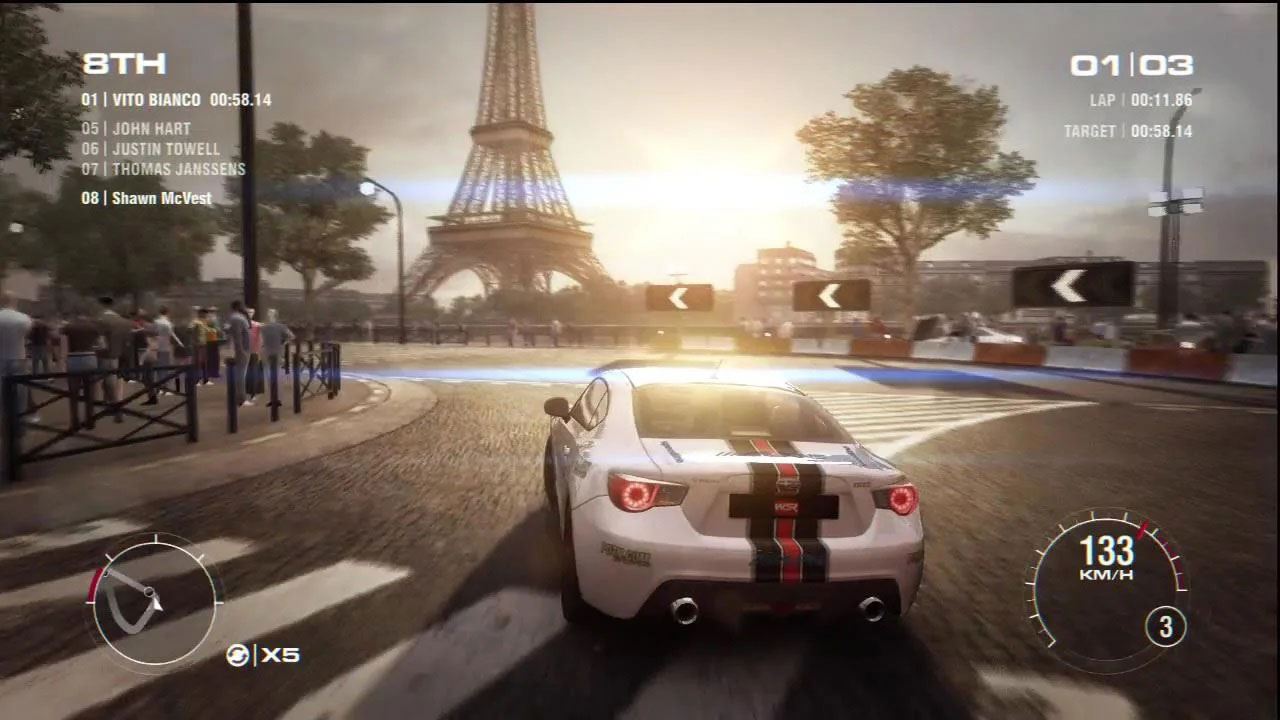Choose Justin Towell in the standings

click(x=150, y=149)
